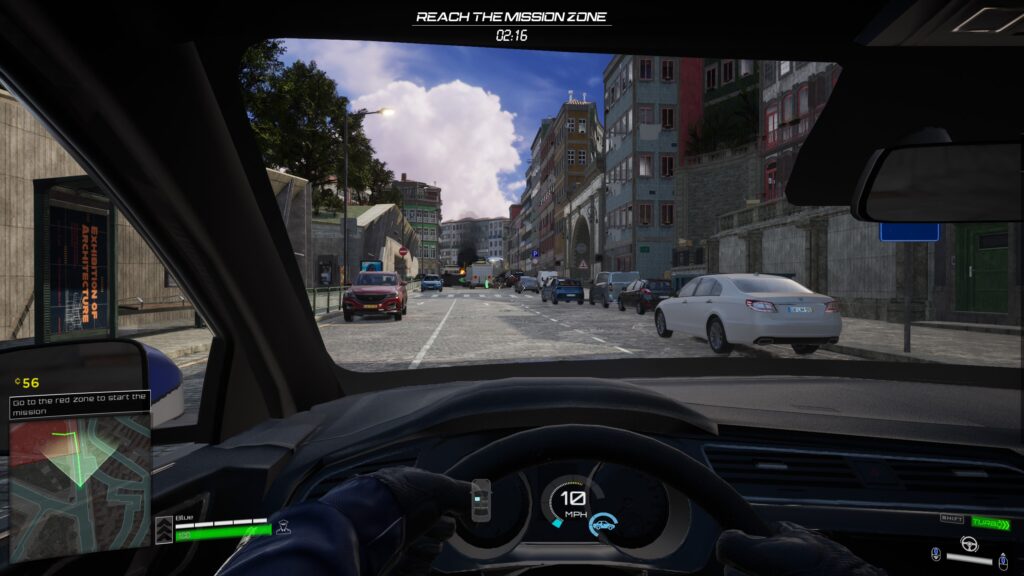Click the police officer icon
Viewport: 1024px width, 576px height.
click(x=283, y=527)
